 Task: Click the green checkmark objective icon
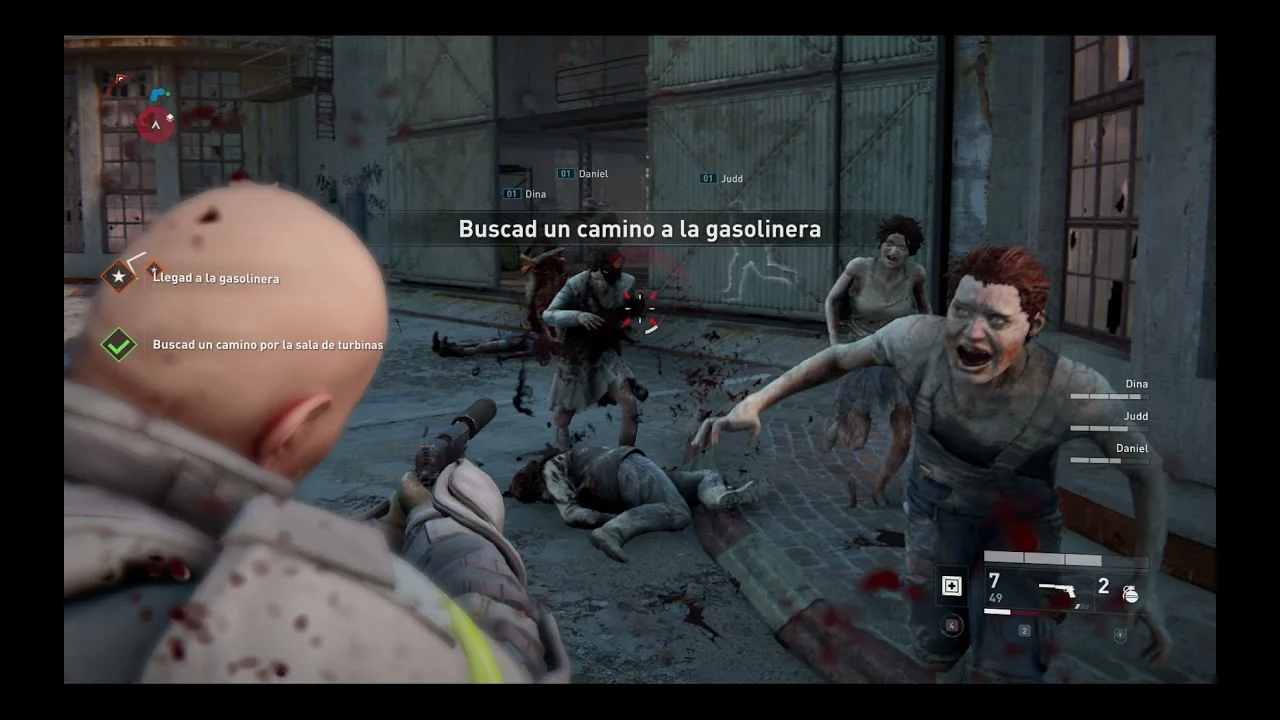[119, 345]
